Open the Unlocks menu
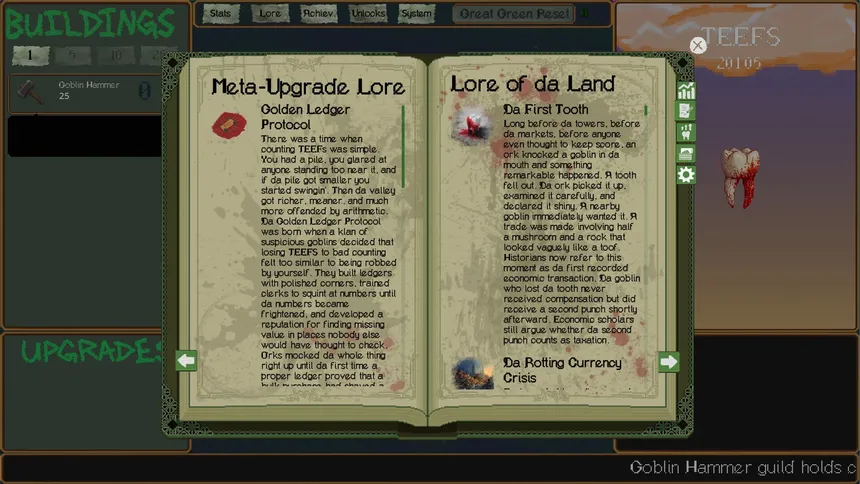 (368, 14)
